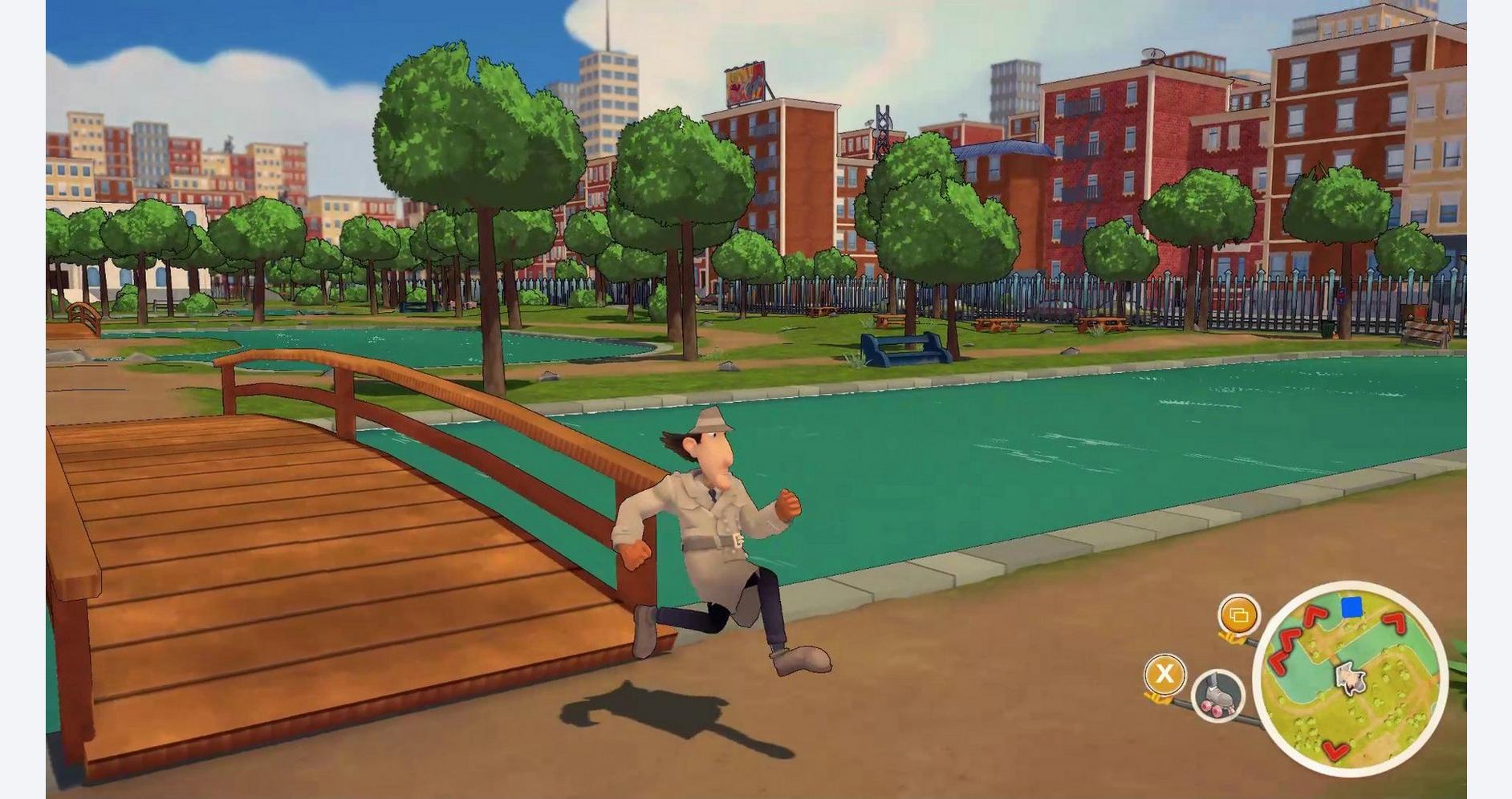1512x799 pixels.
Task: Click the circular park minimap
Action: (x=1350, y=679)
